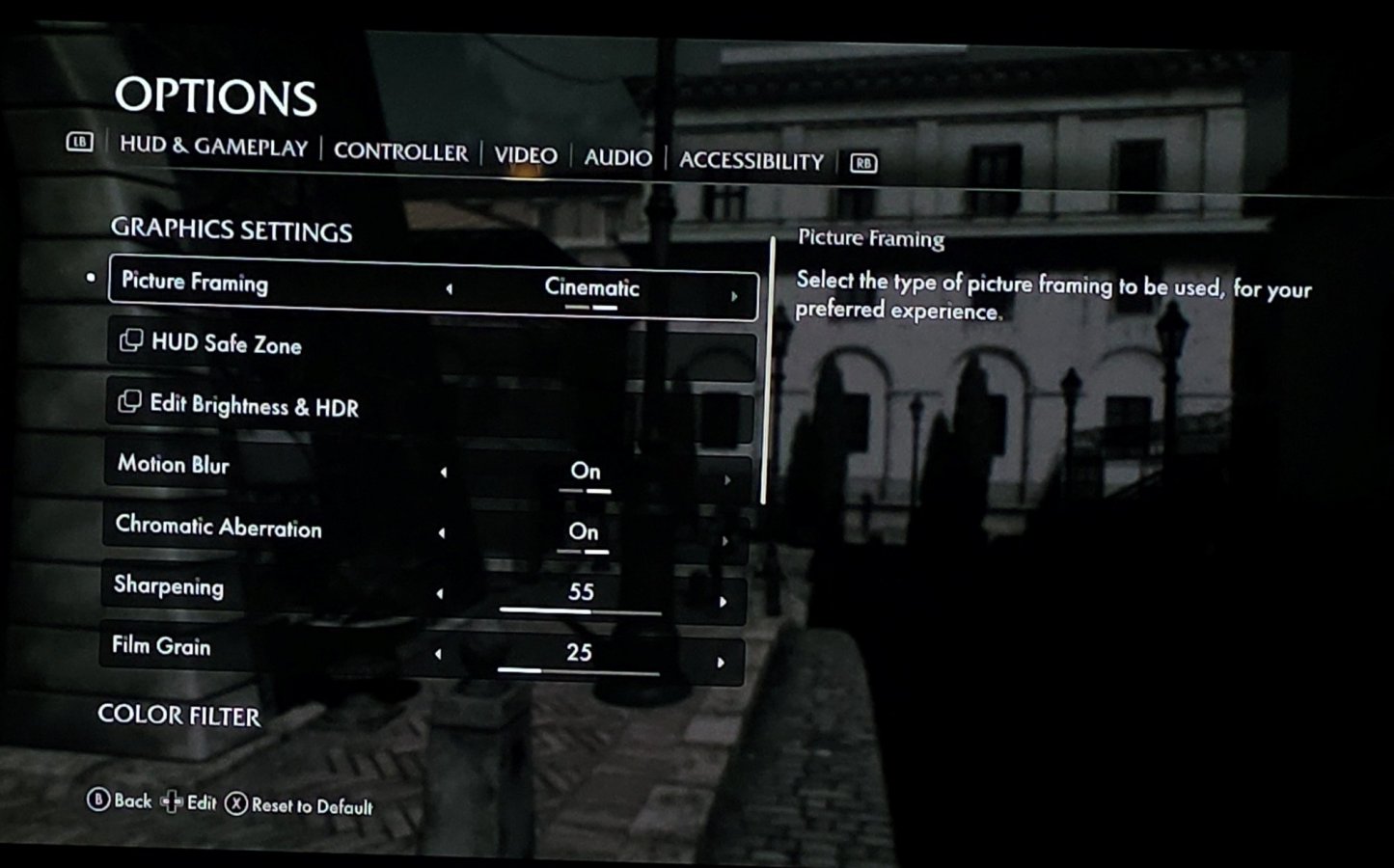Open Edit Brightness & HDR
This screenshot has height=868, width=1394.
pyautogui.click(x=253, y=406)
